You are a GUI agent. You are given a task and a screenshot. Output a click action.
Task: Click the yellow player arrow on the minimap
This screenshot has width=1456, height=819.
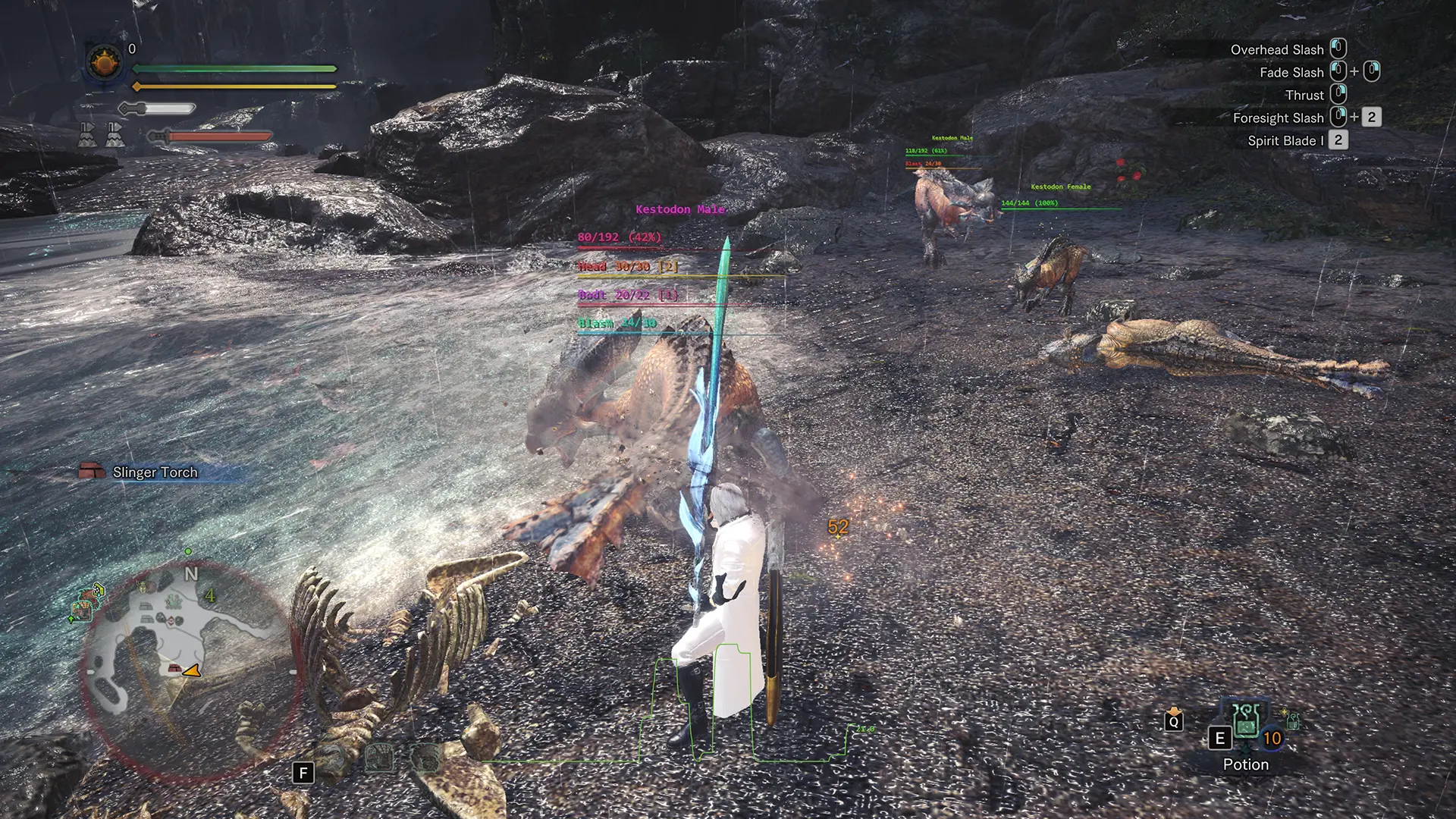[193, 670]
